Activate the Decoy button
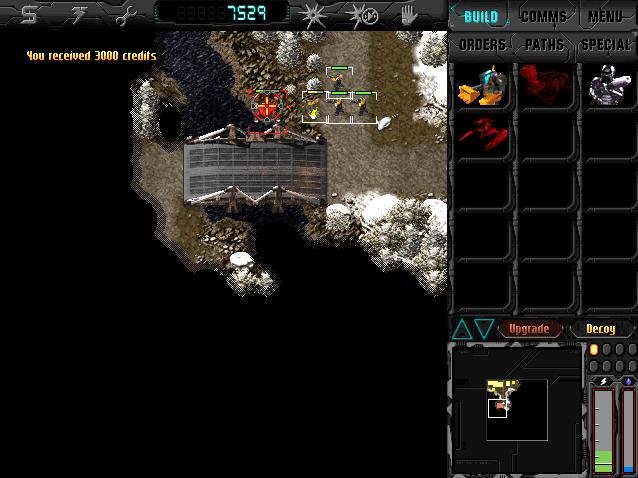This screenshot has height=478, width=638. 601,329
